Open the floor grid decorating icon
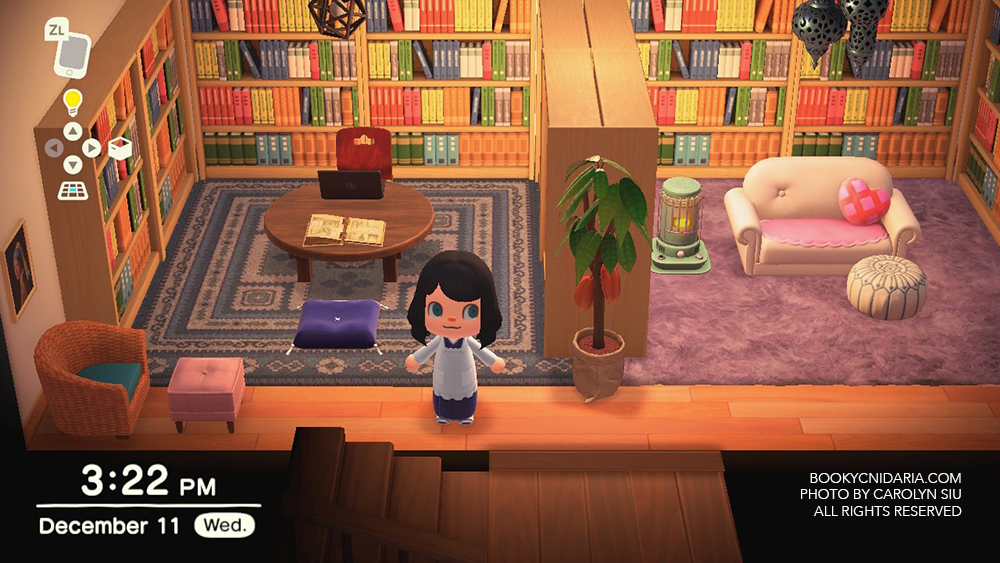 pos(72,189)
